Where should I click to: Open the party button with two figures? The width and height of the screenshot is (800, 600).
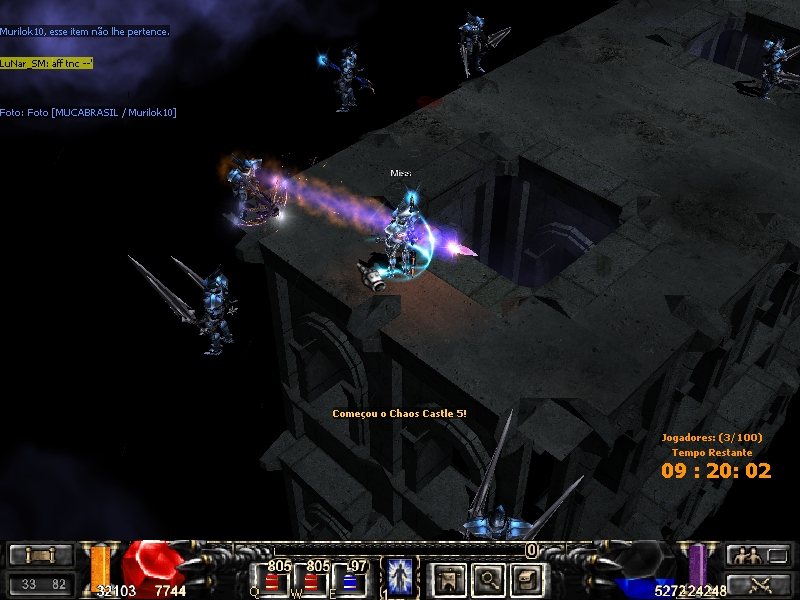(x=744, y=555)
